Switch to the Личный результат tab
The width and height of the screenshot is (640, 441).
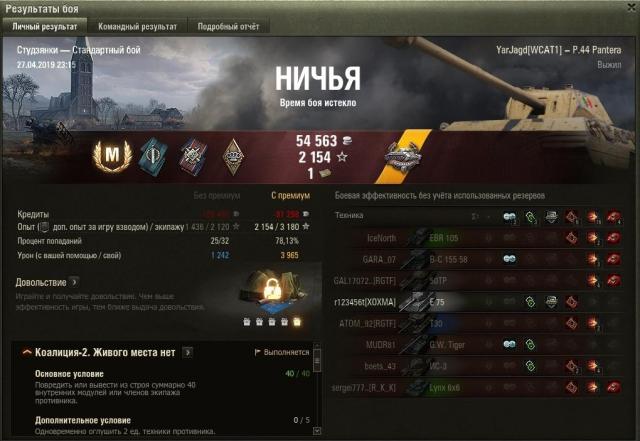(45, 26)
